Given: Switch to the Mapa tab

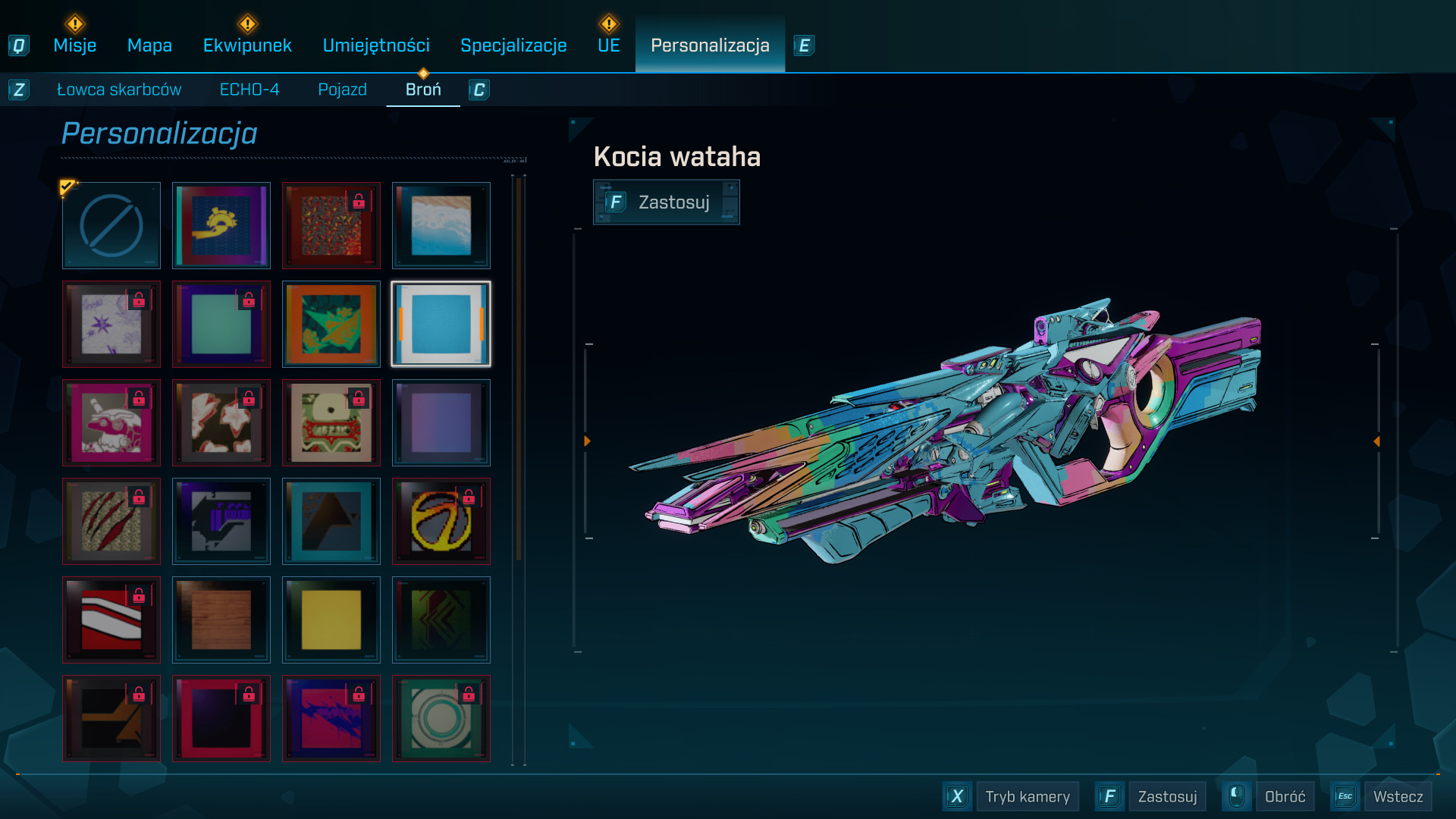Looking at the screenshot, I should (x=149, y=45).
